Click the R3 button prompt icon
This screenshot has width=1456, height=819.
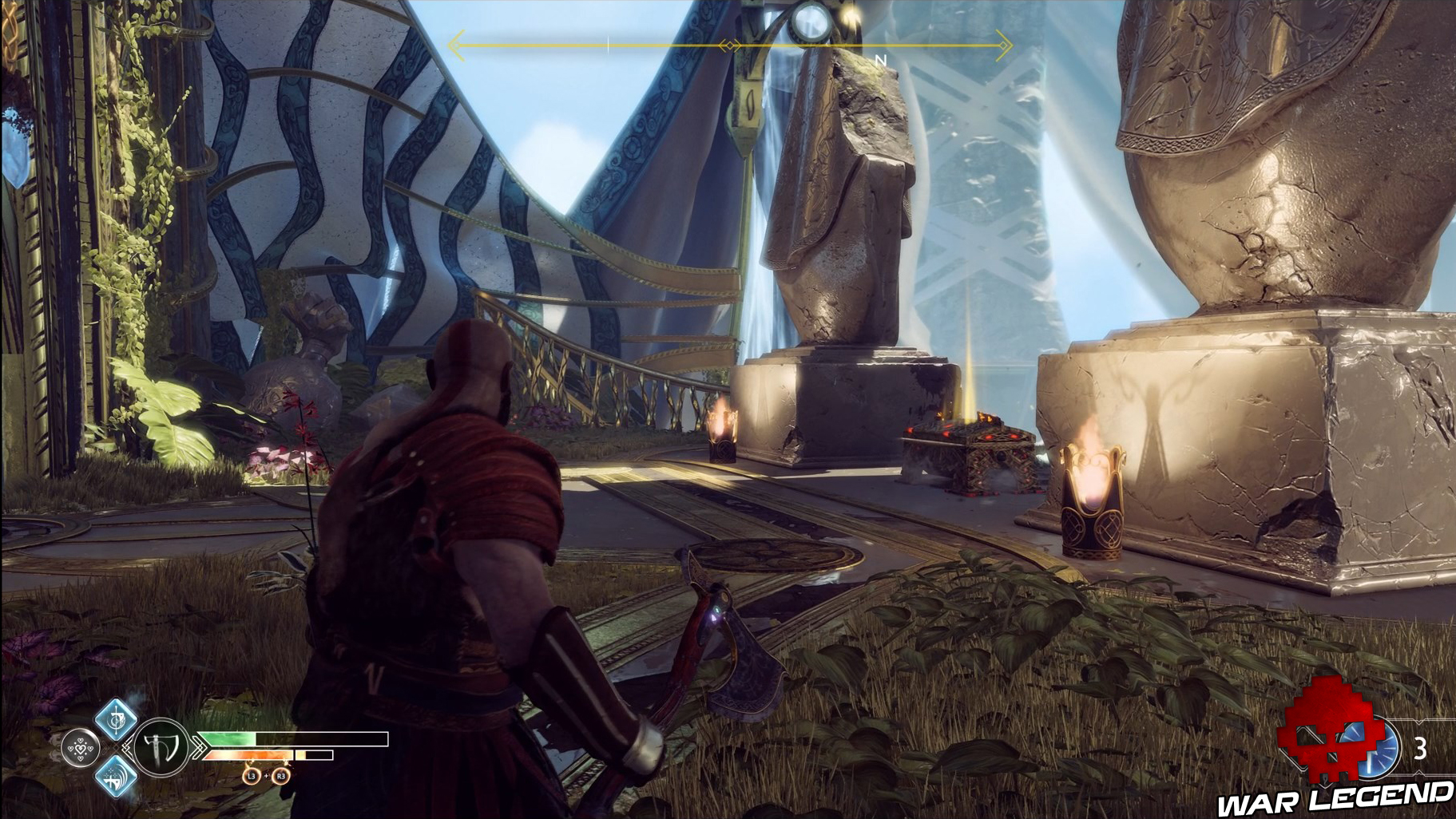280,776
